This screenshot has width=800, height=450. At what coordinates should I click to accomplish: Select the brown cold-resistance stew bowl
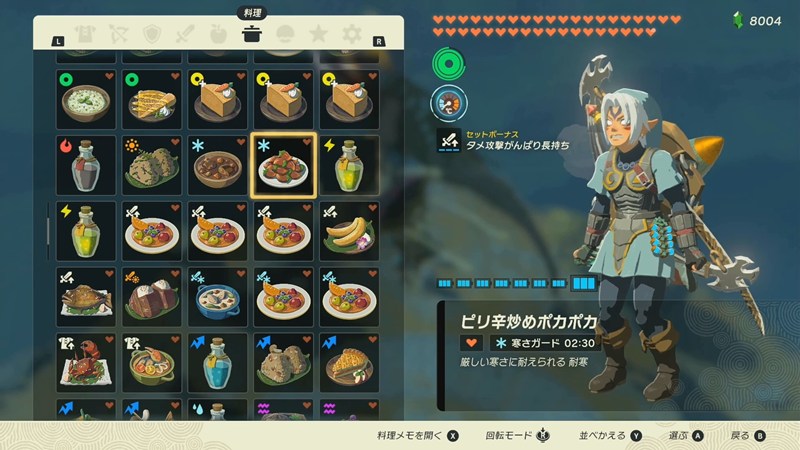click(218, 165)
